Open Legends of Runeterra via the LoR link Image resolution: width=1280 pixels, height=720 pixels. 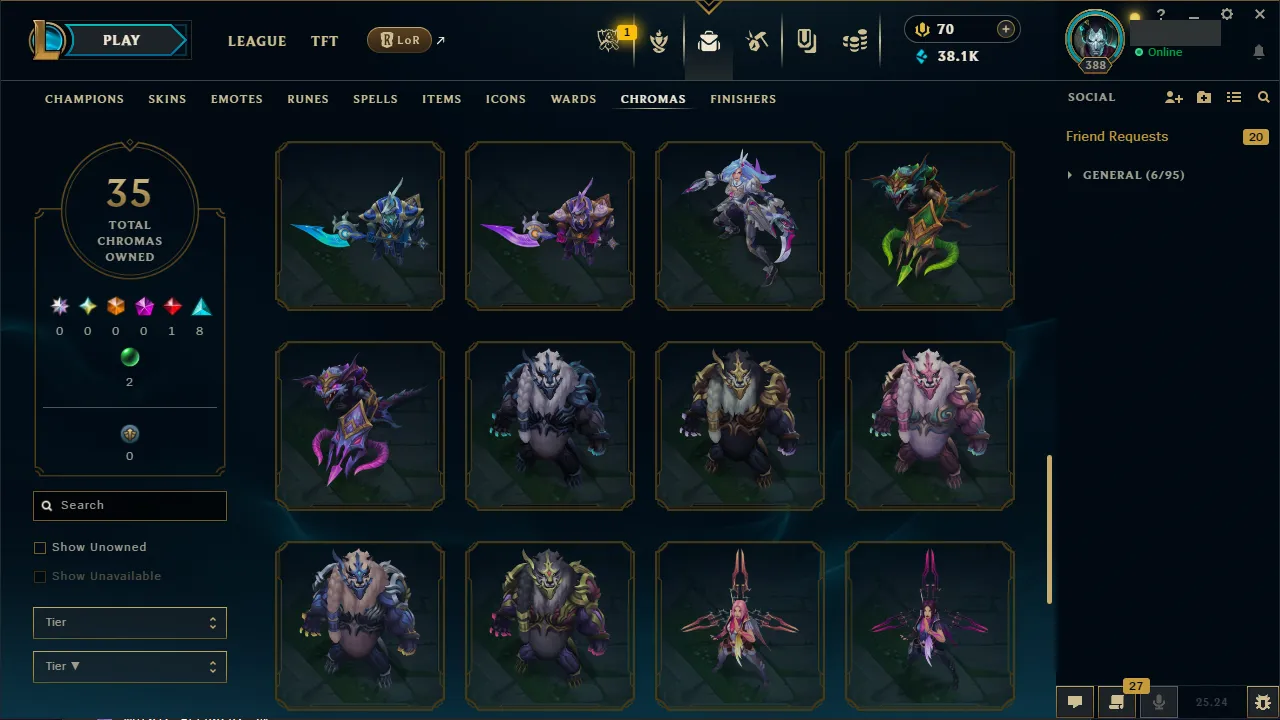[399, 40]
